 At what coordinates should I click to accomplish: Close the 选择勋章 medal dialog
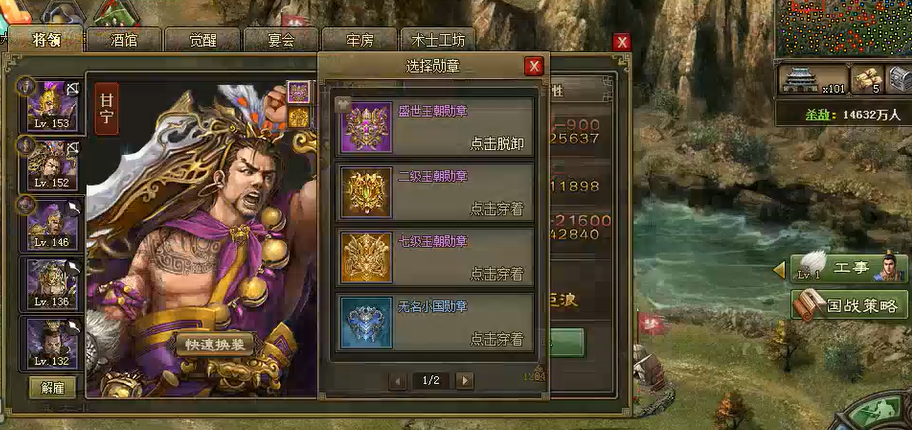(x=534, y=66)
